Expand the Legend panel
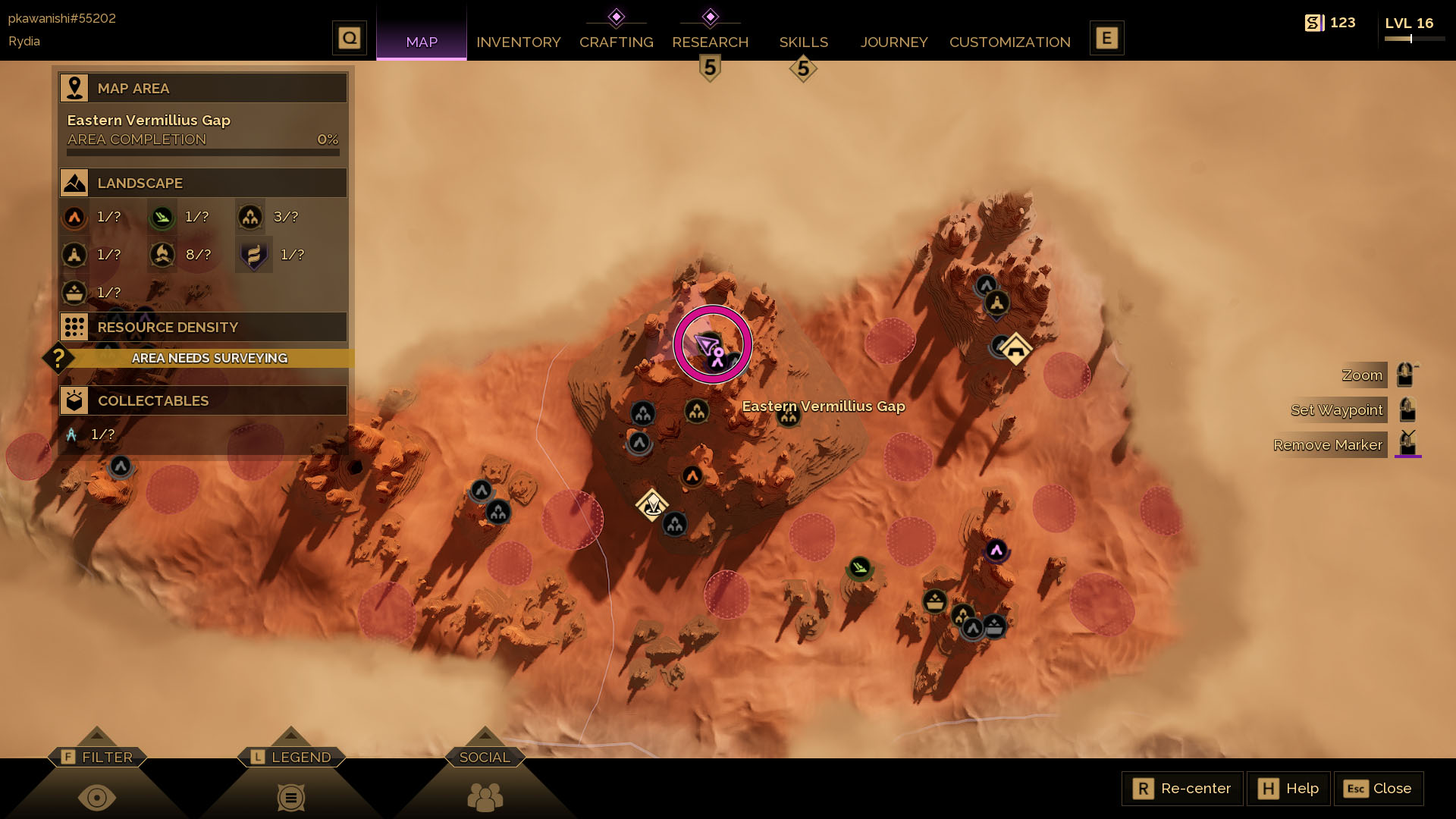Image resolution: width=1456 pixels, height=819 pixels. click(x=291, y=757)
